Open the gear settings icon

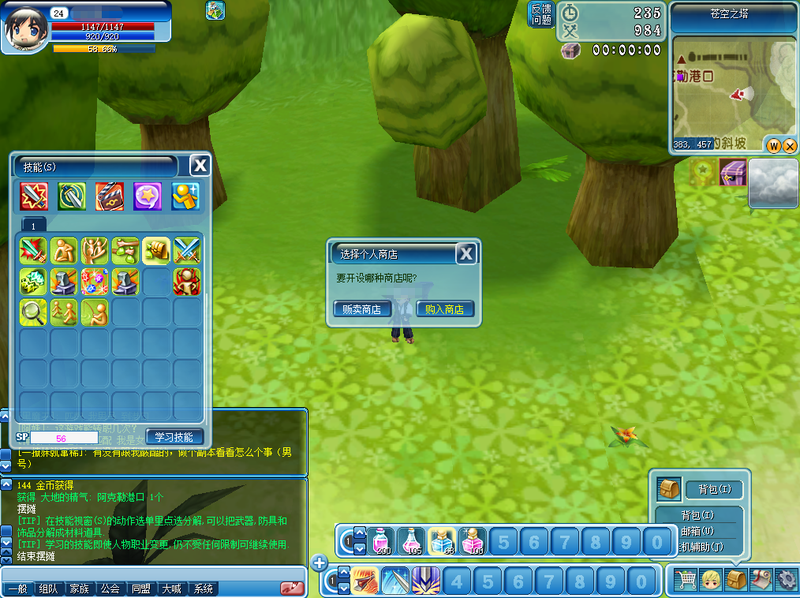pyautogui.click(x=787, y=579)
